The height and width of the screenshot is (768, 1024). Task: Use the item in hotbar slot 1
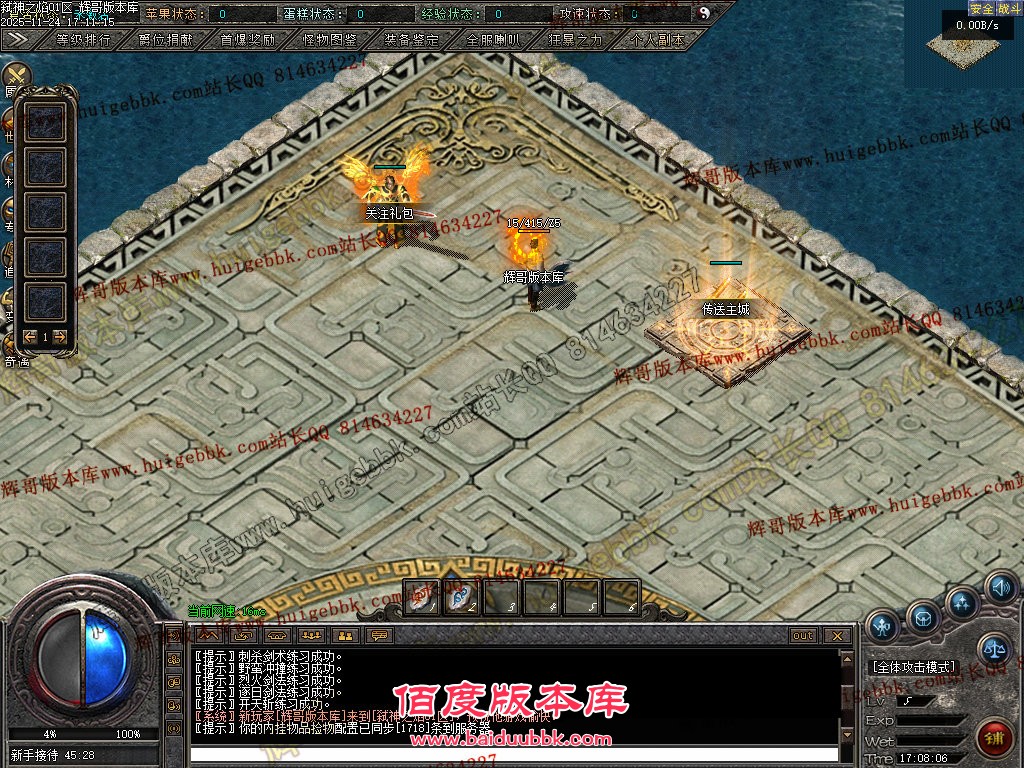(422, 598)
